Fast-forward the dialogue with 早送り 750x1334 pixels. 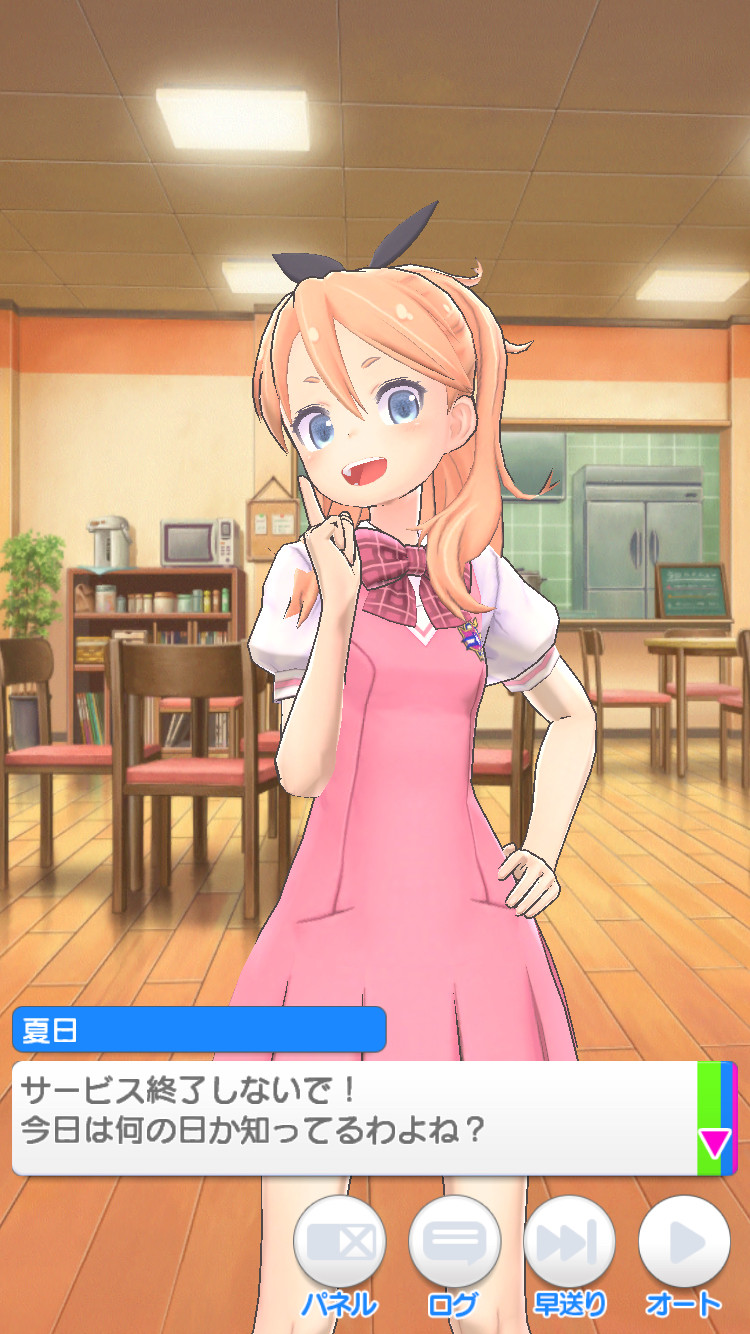point(569,1242)
